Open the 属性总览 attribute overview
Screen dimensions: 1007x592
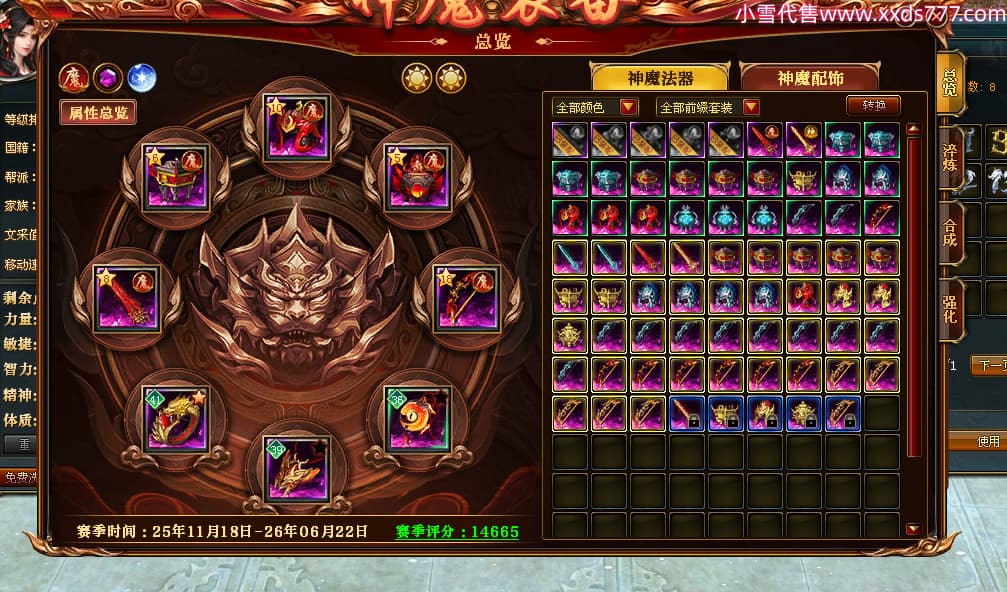(x=97, y=112)
